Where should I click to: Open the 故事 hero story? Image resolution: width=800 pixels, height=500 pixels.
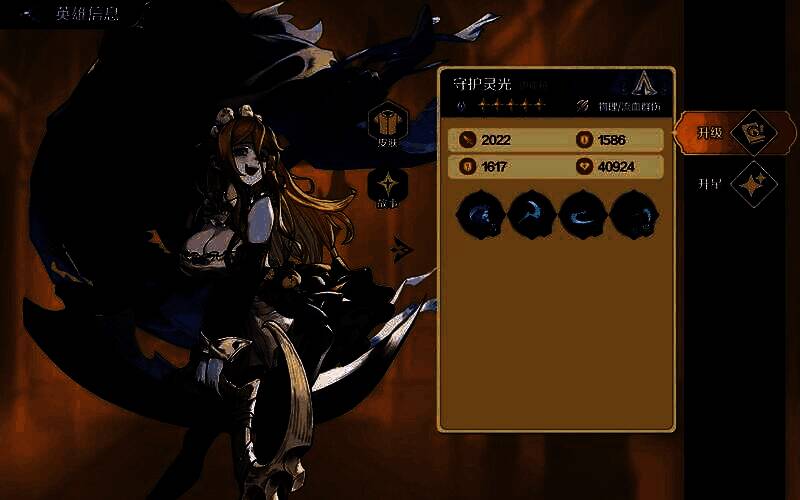click(x=387, y=189)
